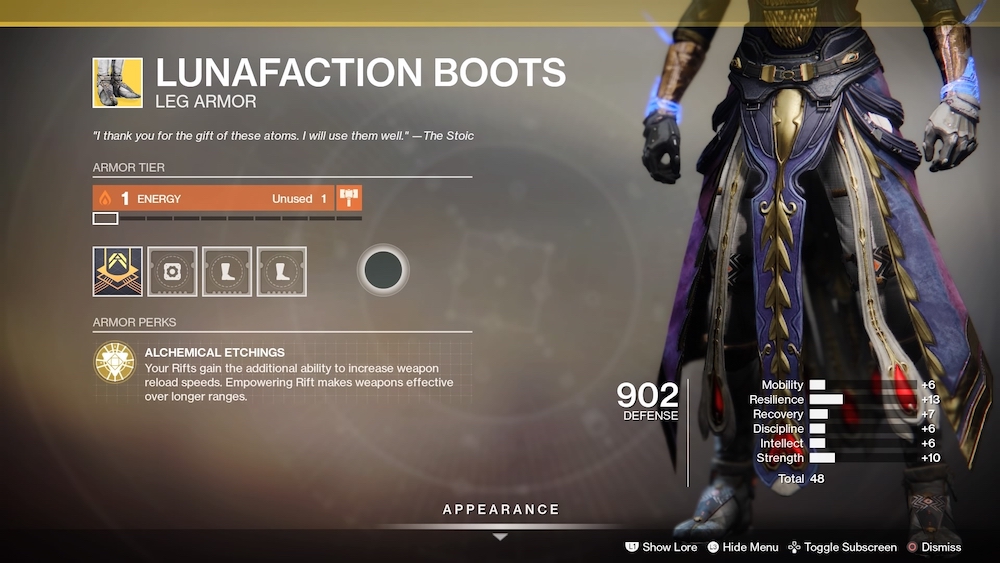Open the general armor mod socket with gear symbol
This screenshot has height=563, width=1000.
click(173, 271)
